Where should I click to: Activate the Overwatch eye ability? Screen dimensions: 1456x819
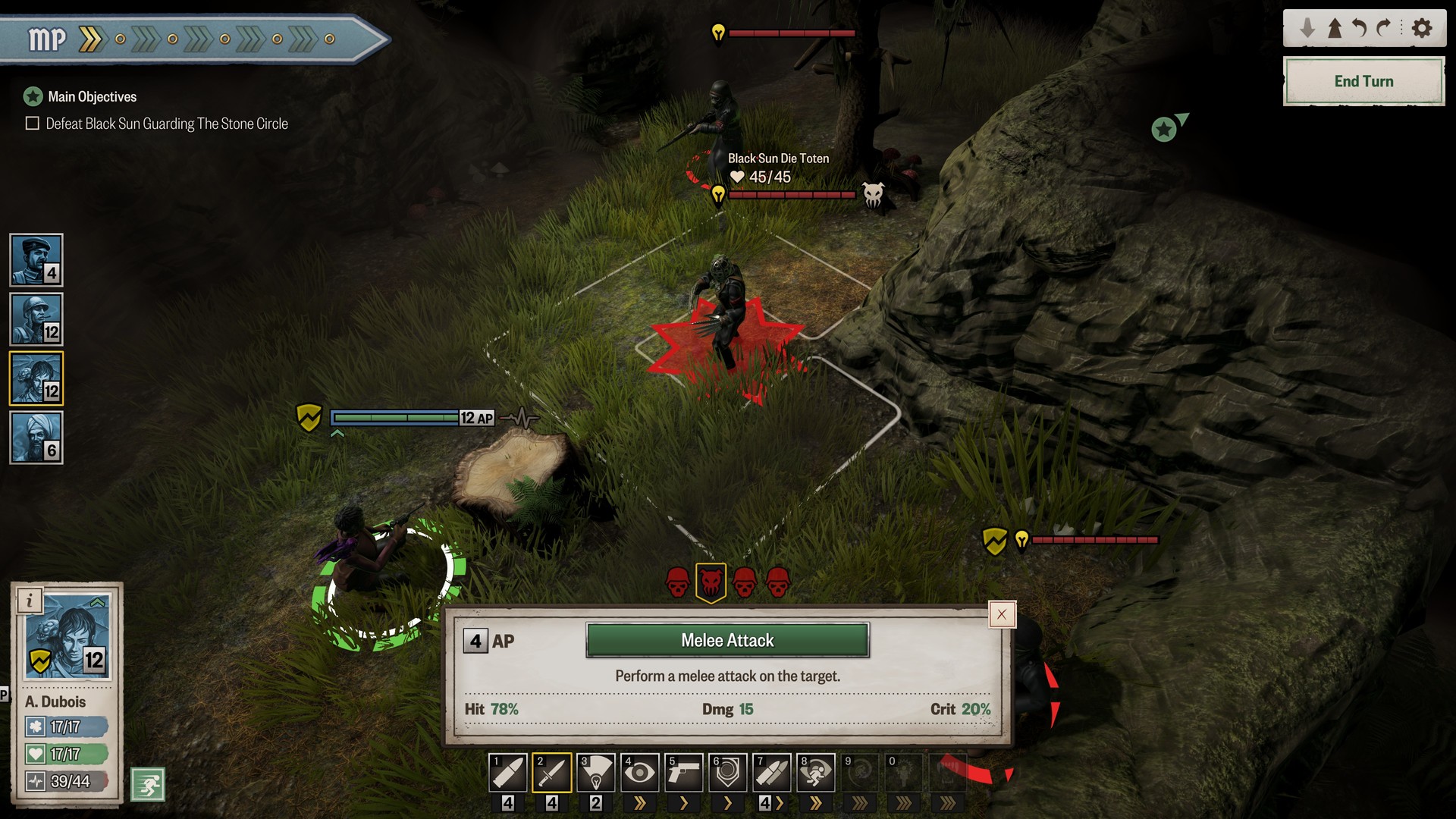click(x=639, y=772)
